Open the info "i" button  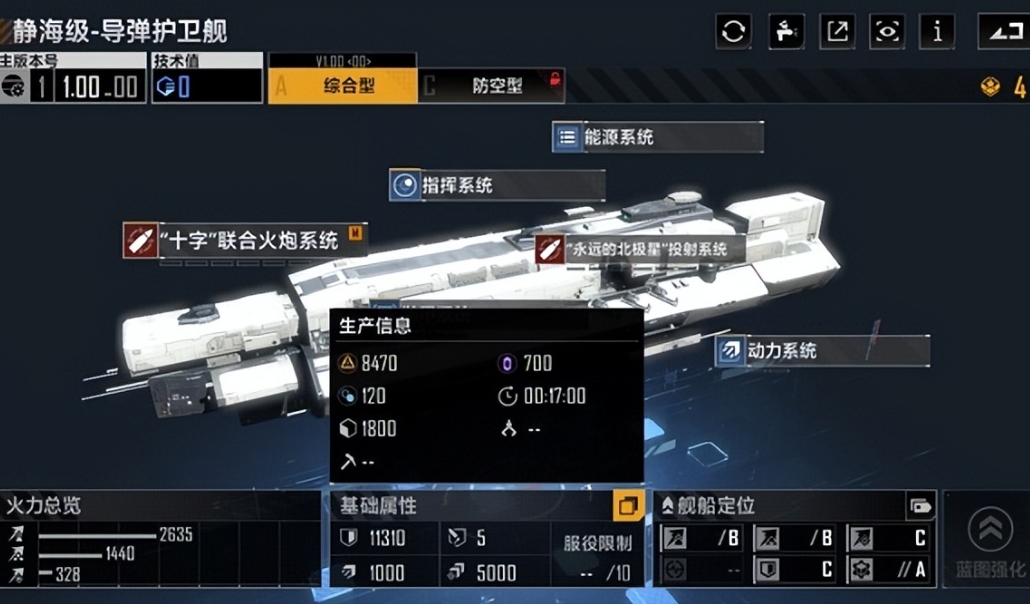937,31
